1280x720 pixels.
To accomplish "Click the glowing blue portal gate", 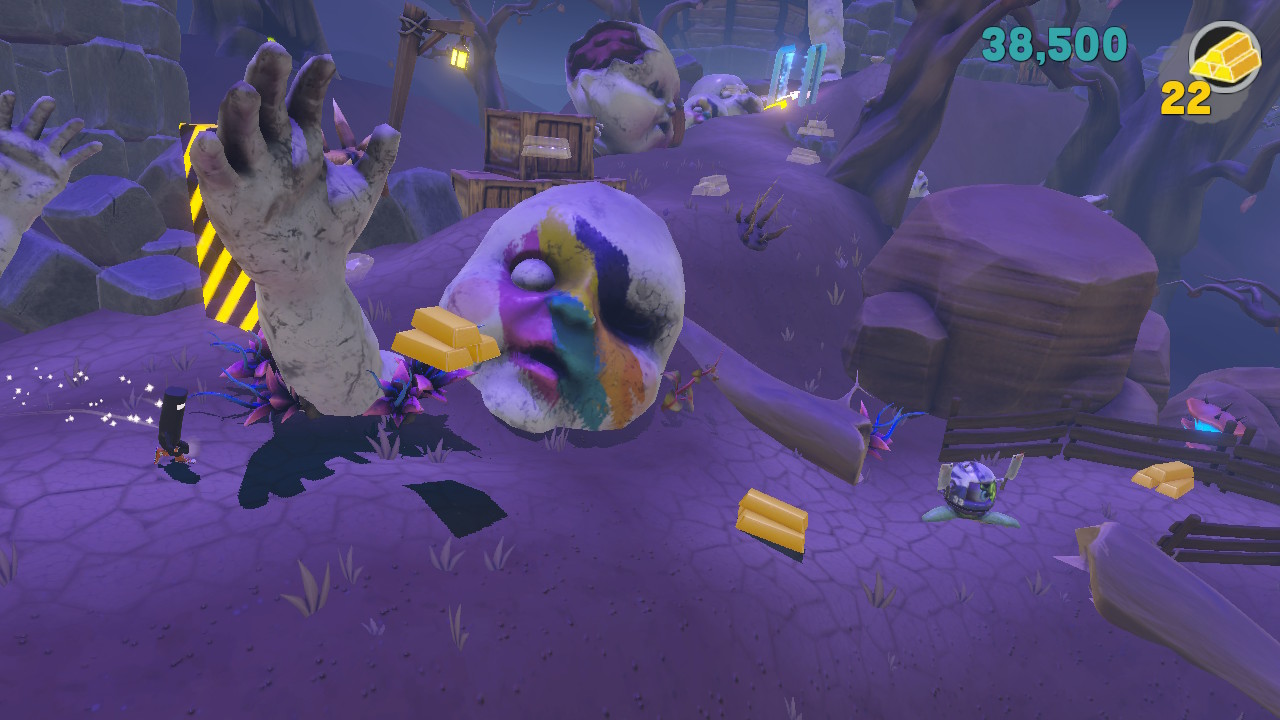I will [x=795, y=75].
